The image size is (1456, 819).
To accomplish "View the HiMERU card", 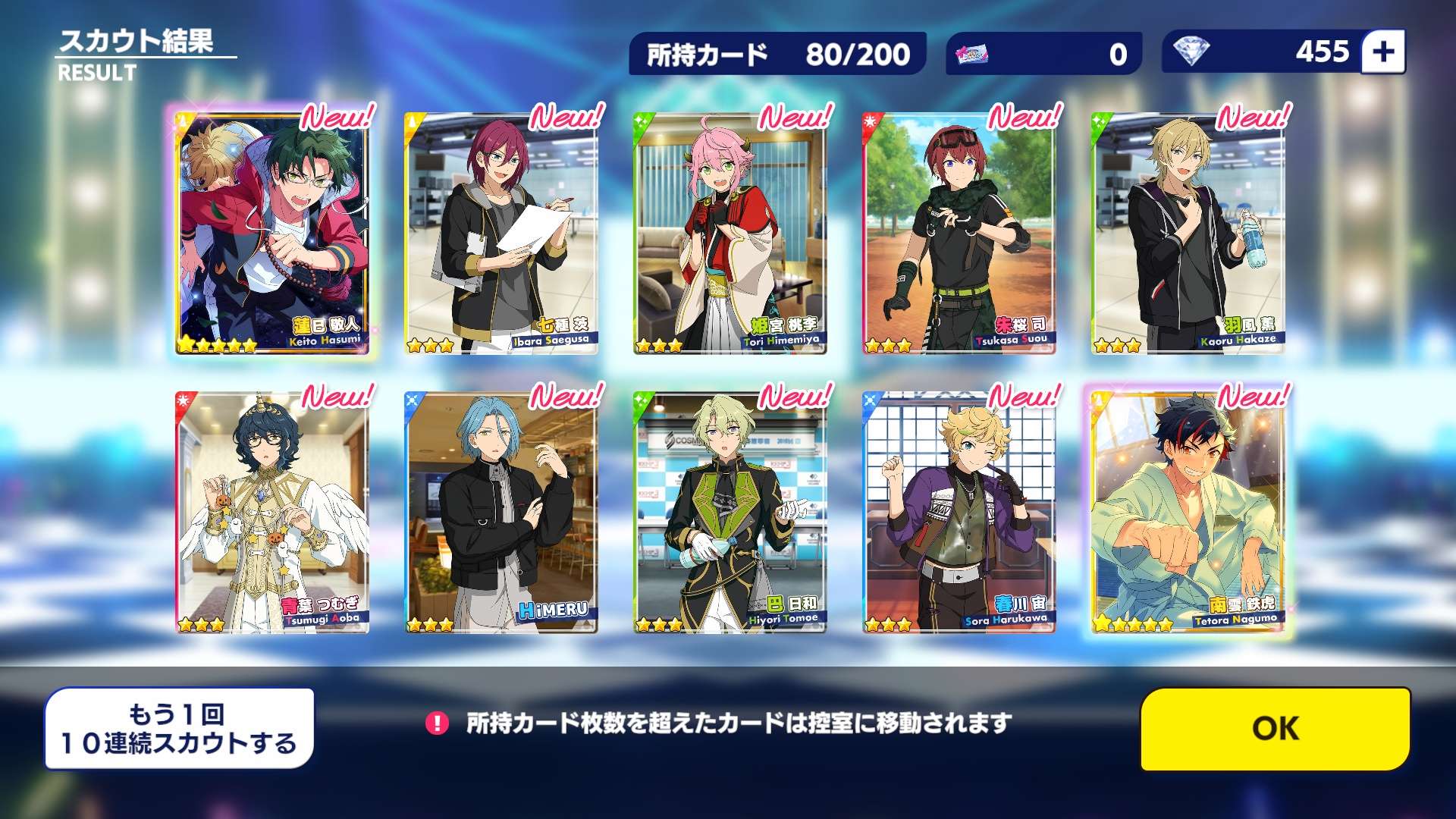I will point(501,513).
